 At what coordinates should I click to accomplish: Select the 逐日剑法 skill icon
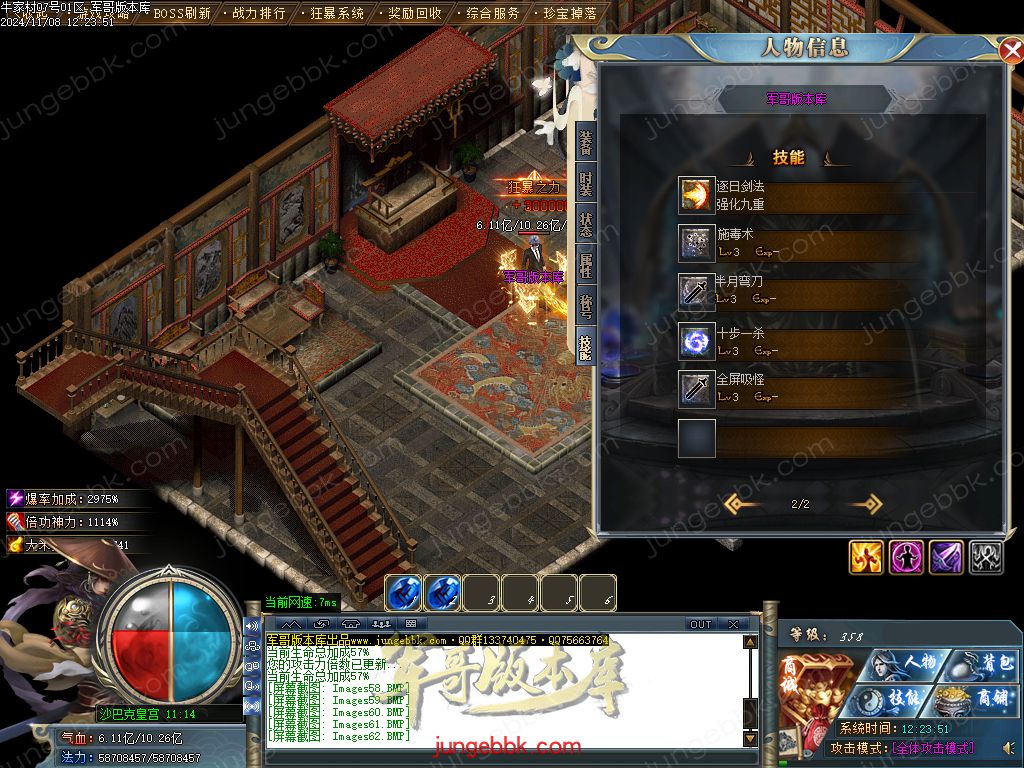tap(696, 195)
